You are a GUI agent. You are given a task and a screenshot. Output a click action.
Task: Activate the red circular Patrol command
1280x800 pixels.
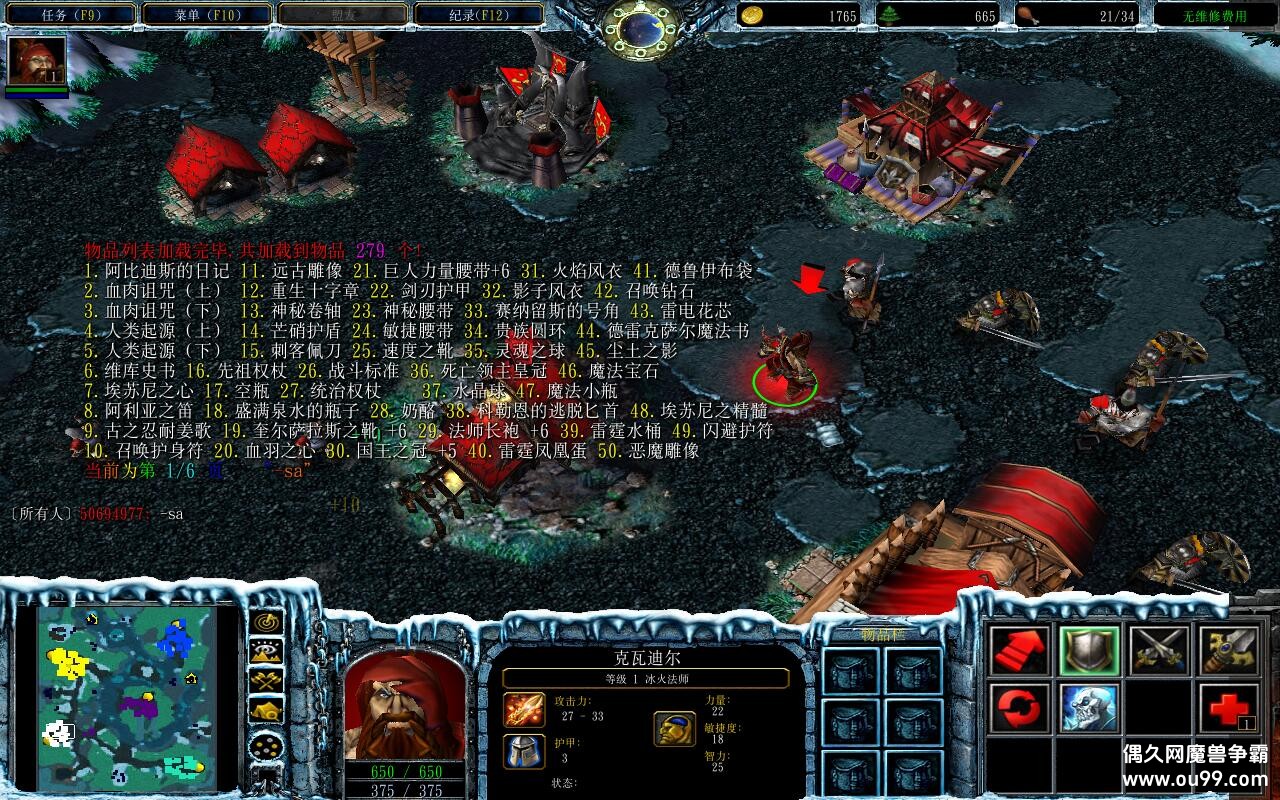tap(1019, 708)
